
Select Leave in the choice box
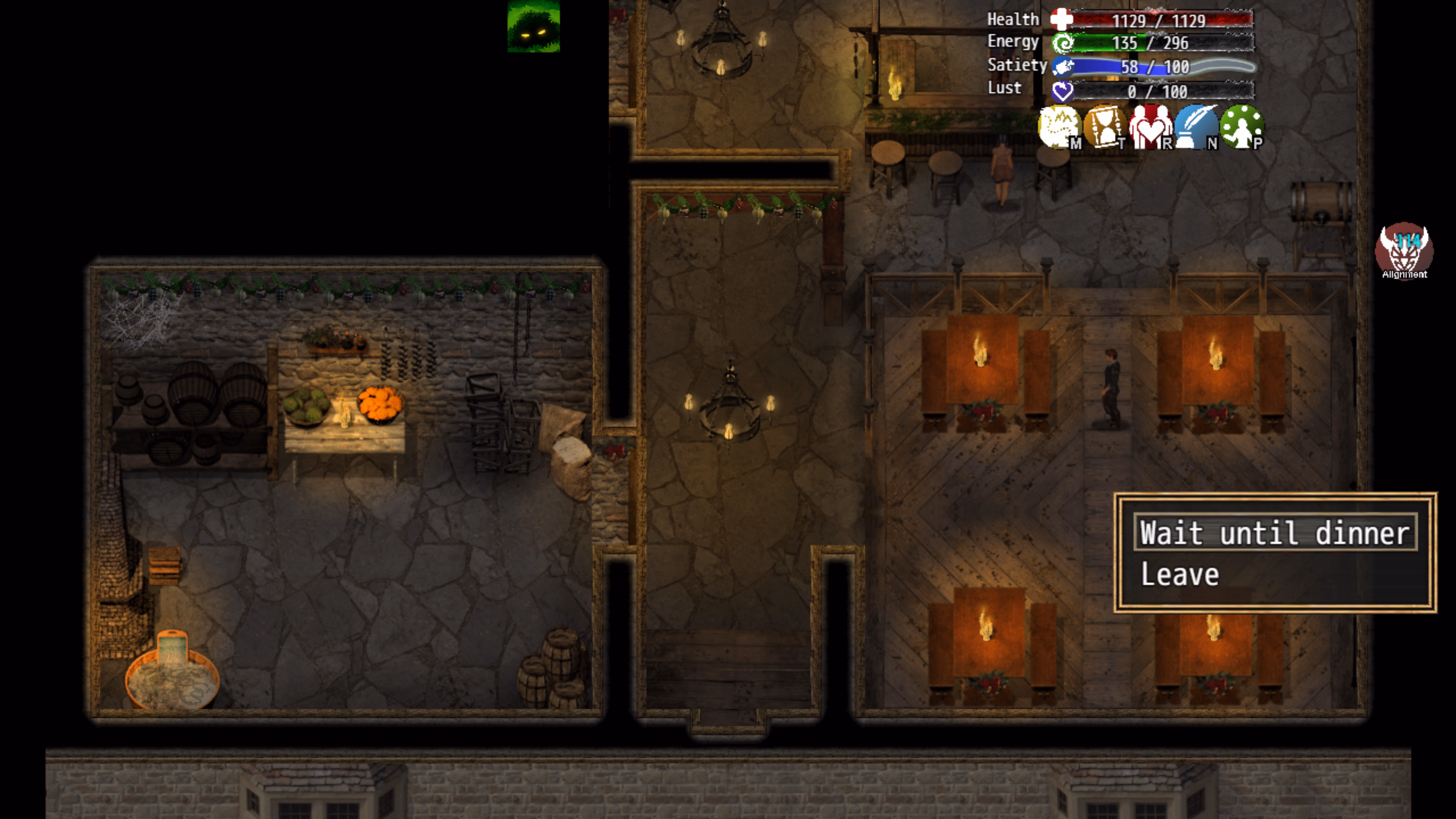[x=1180, y=574]
